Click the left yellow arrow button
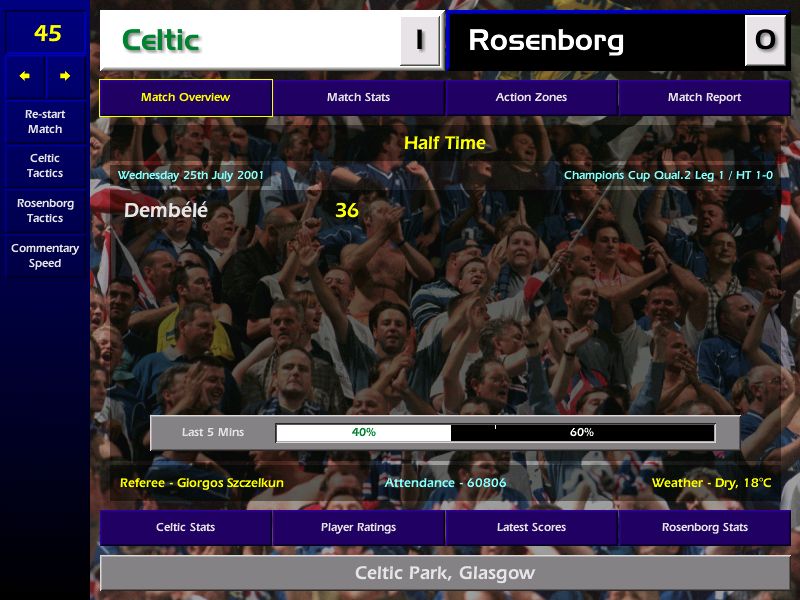This screenshot has height=600, width=800. click(x=25, y=76)
